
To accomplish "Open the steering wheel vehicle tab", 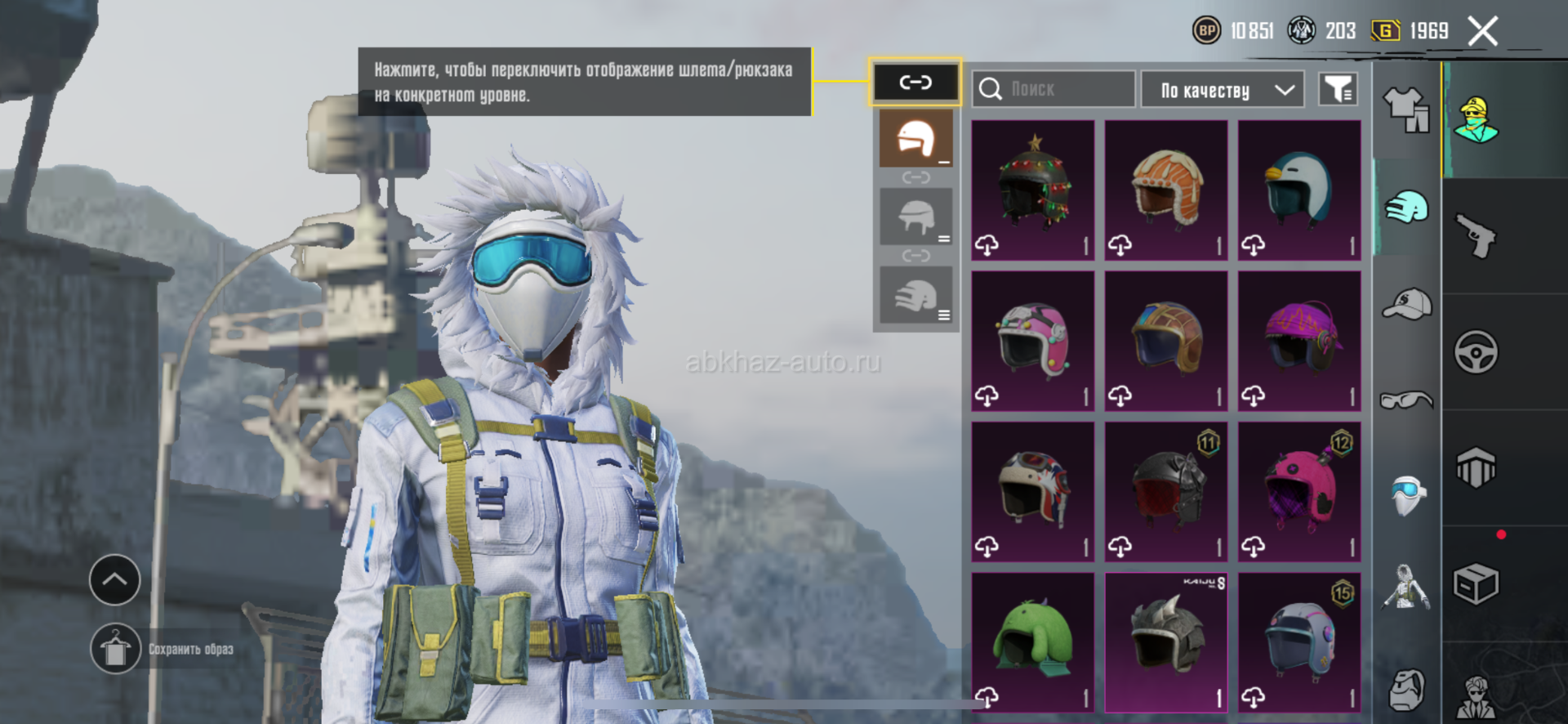I will 1476,352.
